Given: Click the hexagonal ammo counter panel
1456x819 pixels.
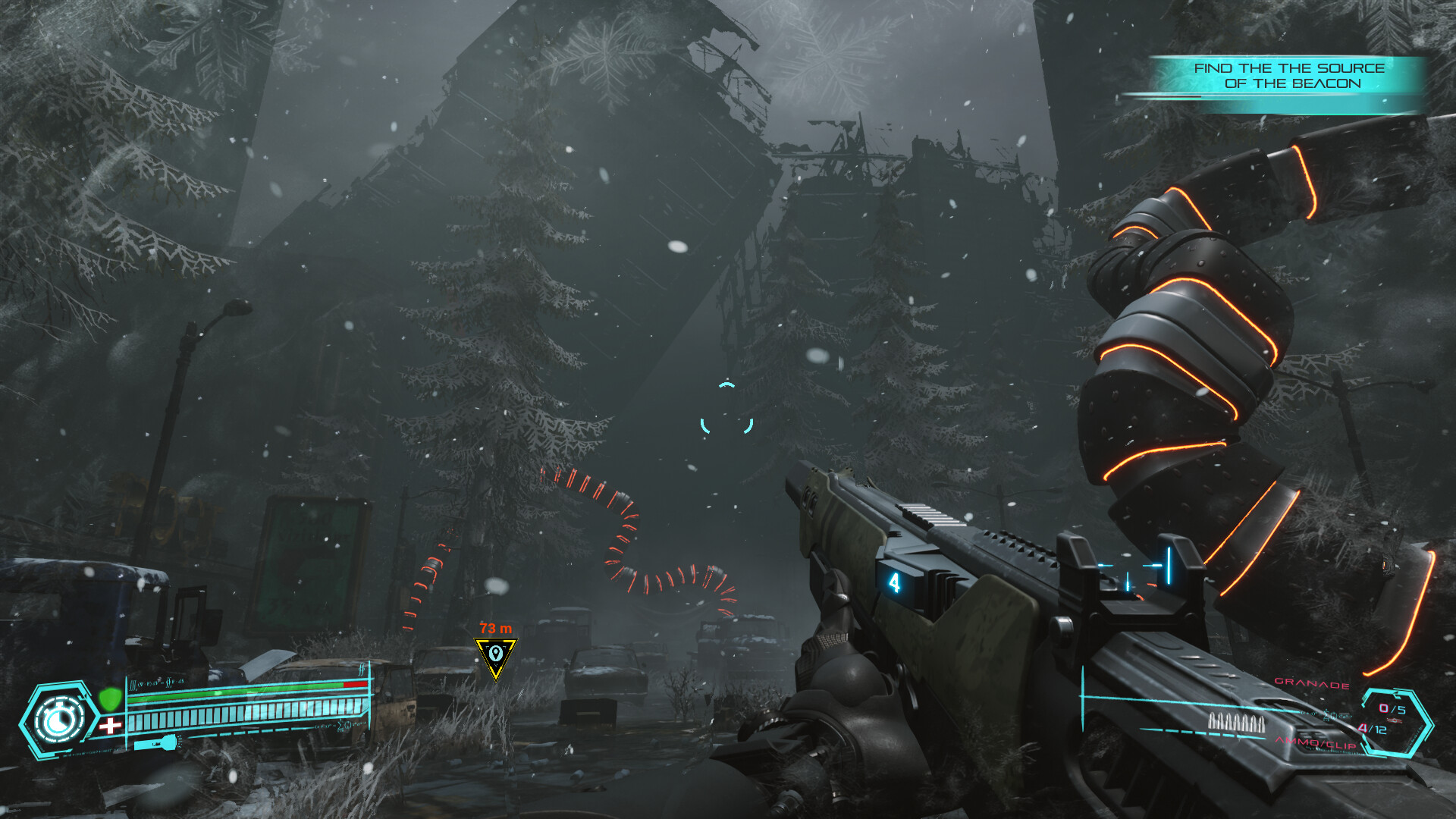Looking at the screenshot, I should pos(1396,723).
